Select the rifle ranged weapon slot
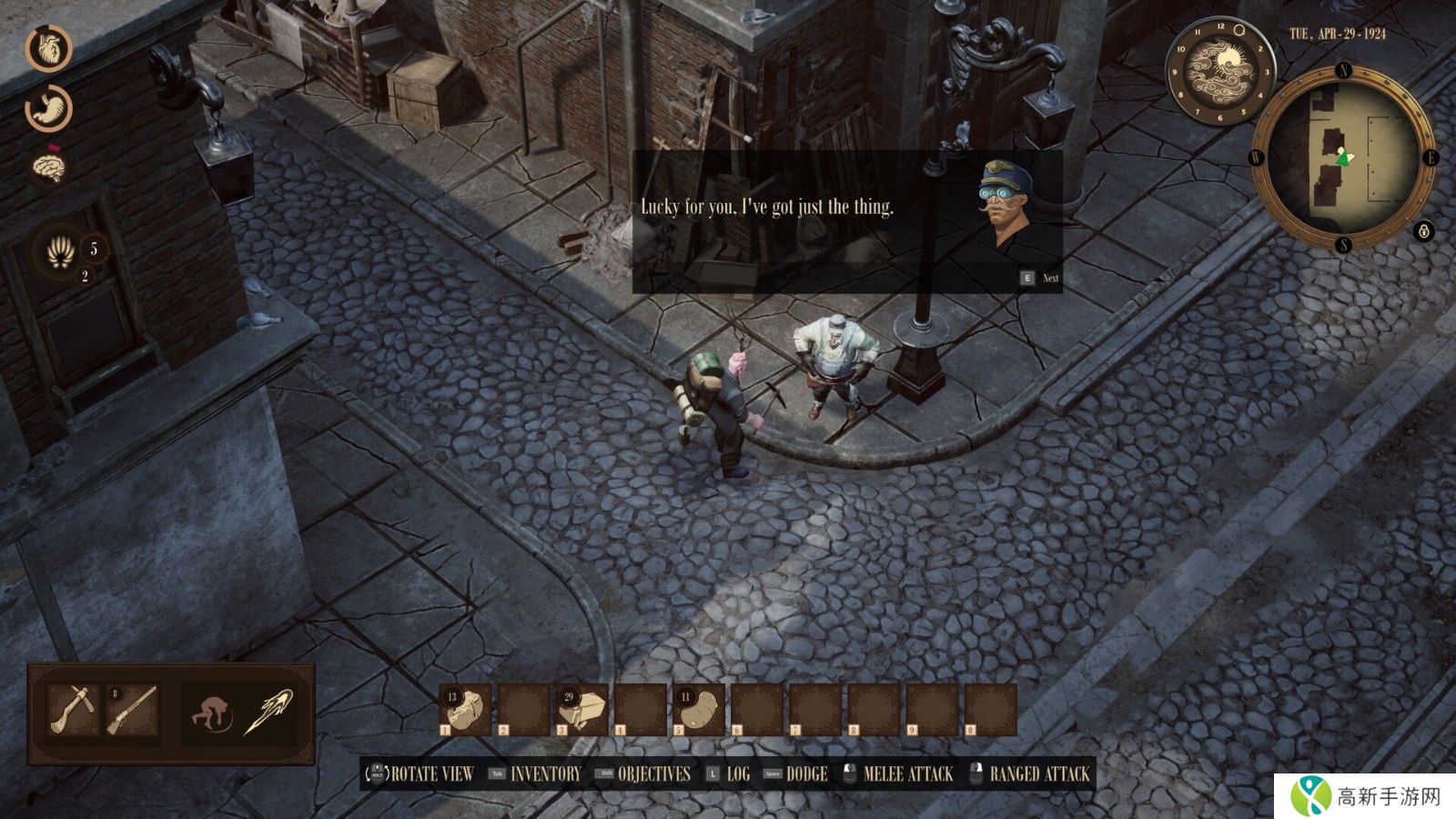Screen dimensions: 1456x819 [x=132, y=710]
